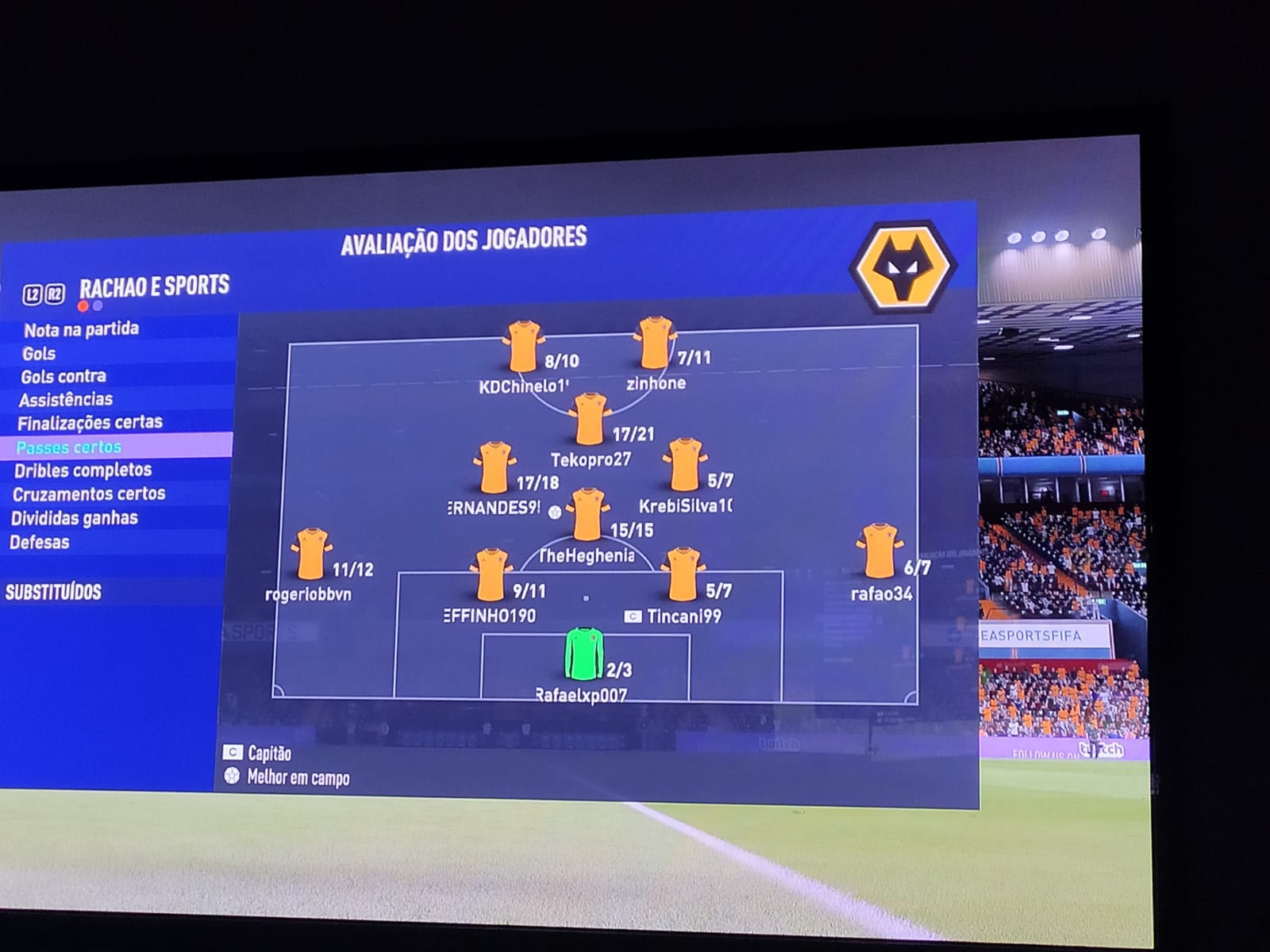
Task: Select the Defesas stat entry
Action: click(39, 543)
